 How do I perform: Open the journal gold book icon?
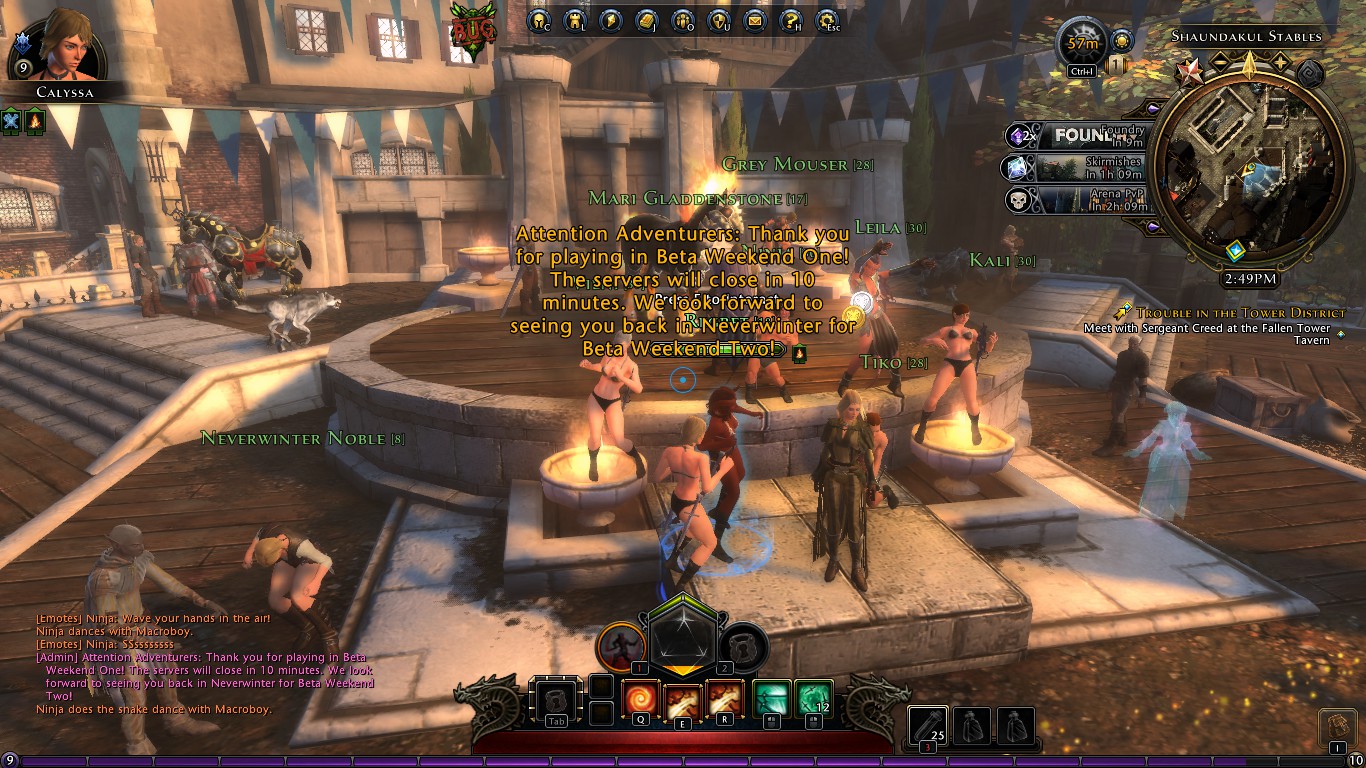coord(646,20)
